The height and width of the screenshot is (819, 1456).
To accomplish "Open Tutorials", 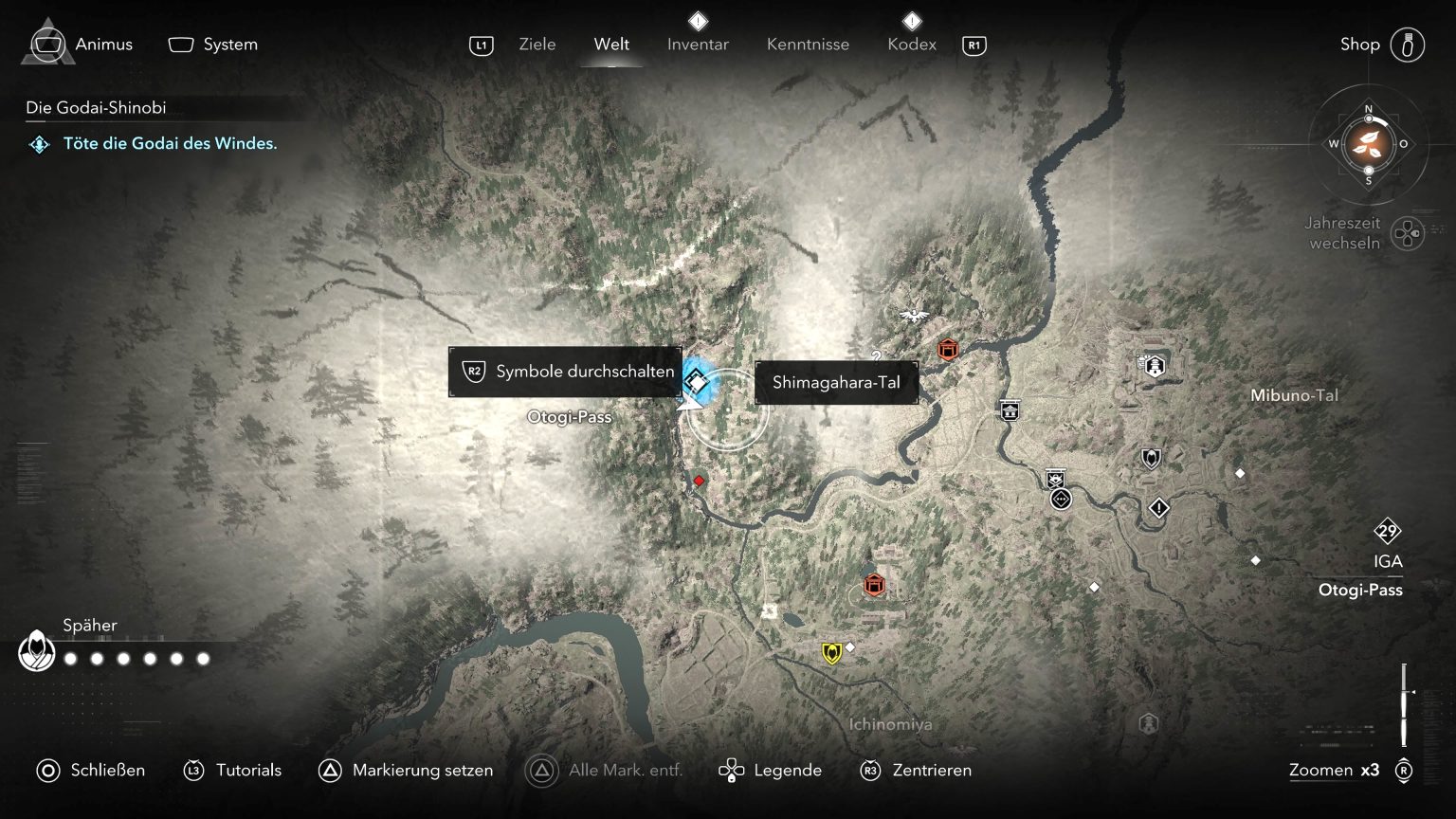I will coord(233,770).
